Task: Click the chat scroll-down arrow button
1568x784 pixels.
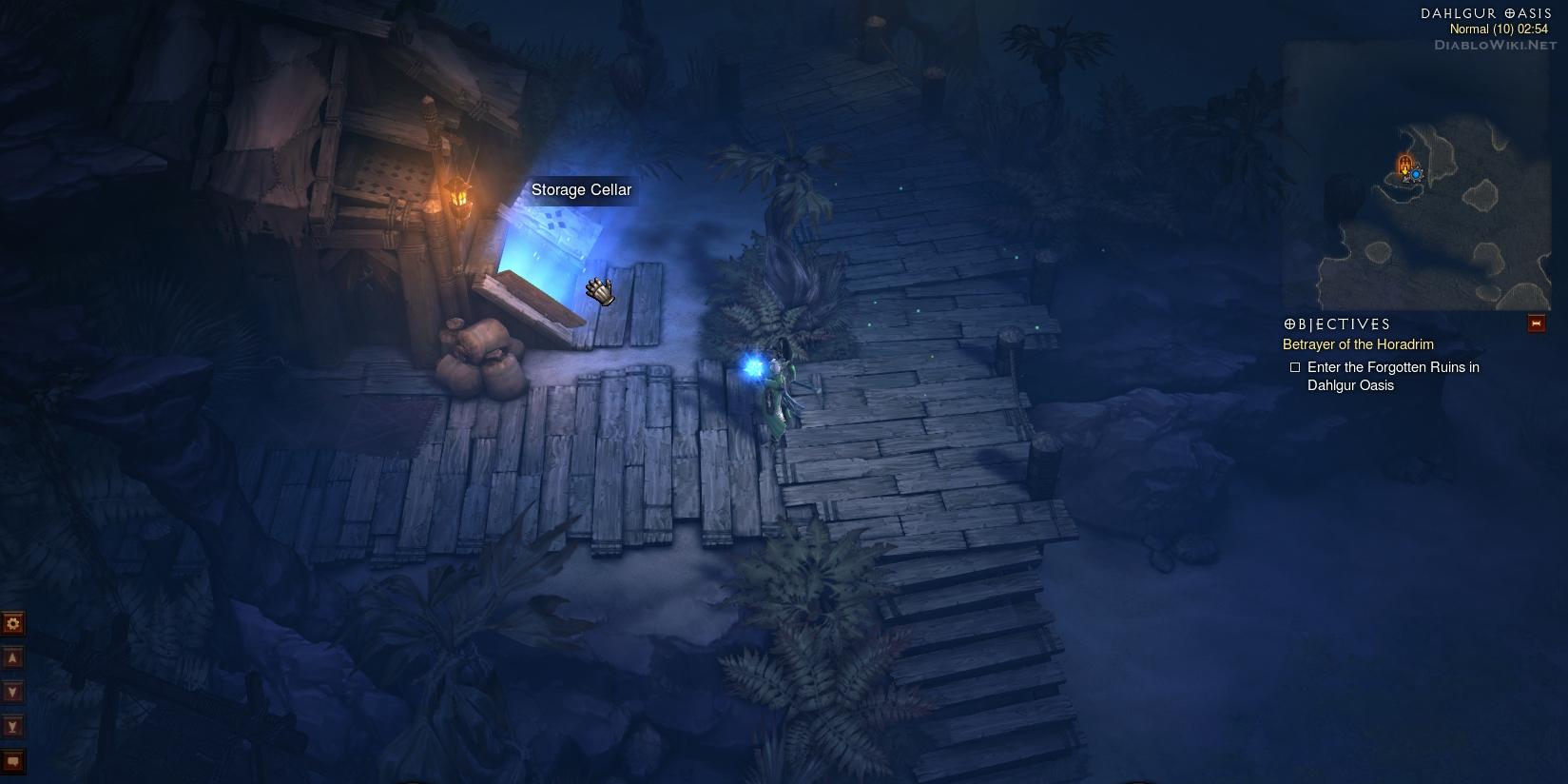Action: pyautogui.click(x=13, y=693)
